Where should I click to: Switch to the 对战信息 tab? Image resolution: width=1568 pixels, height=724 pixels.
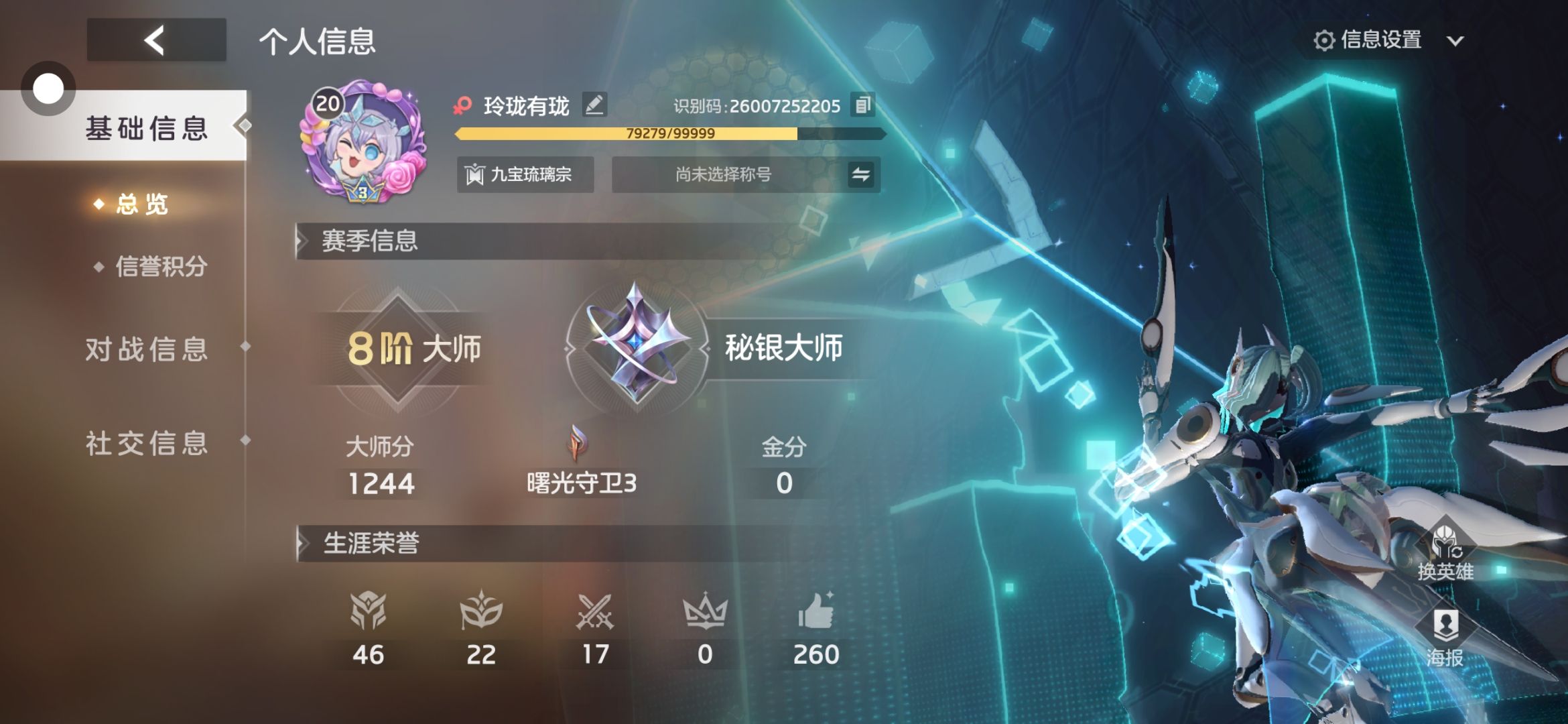click(146, 349)
